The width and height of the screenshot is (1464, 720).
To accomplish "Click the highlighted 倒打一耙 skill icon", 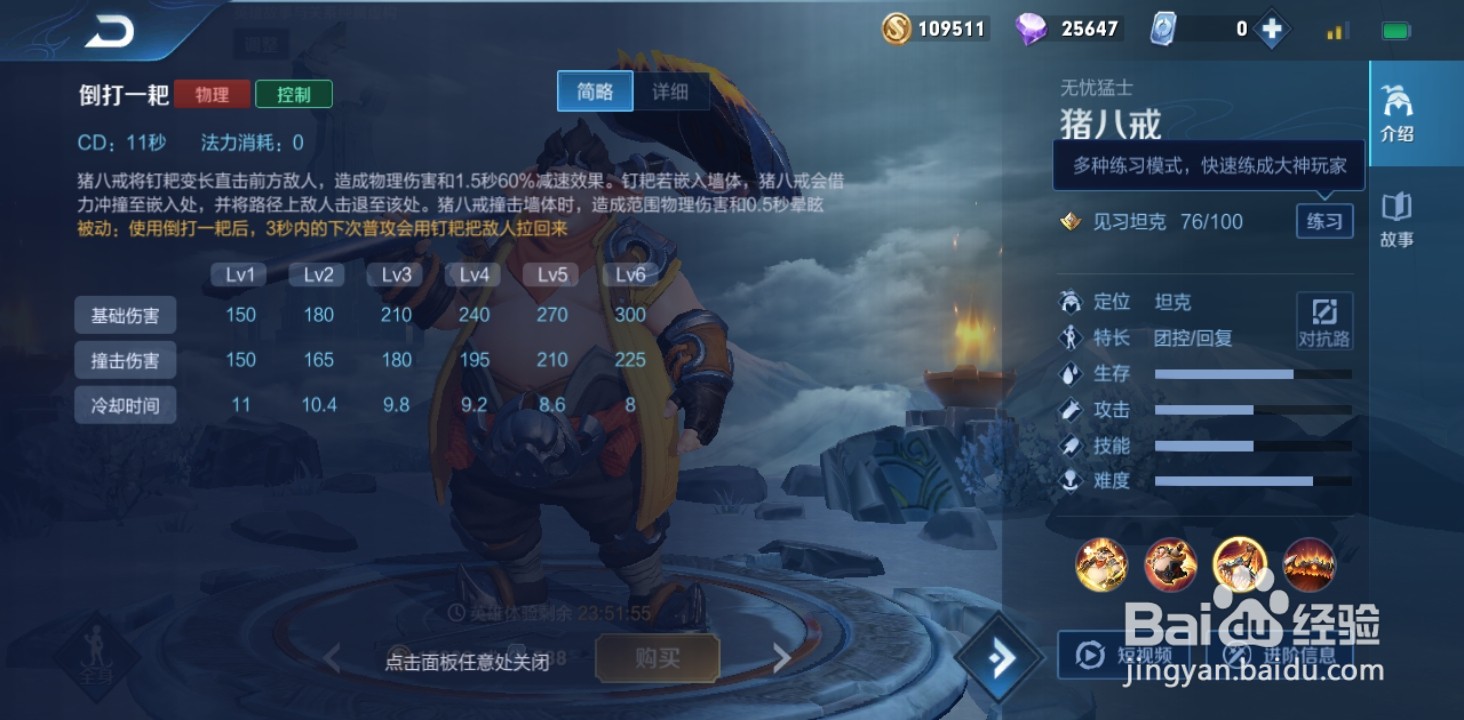I will pos(1240,565).
